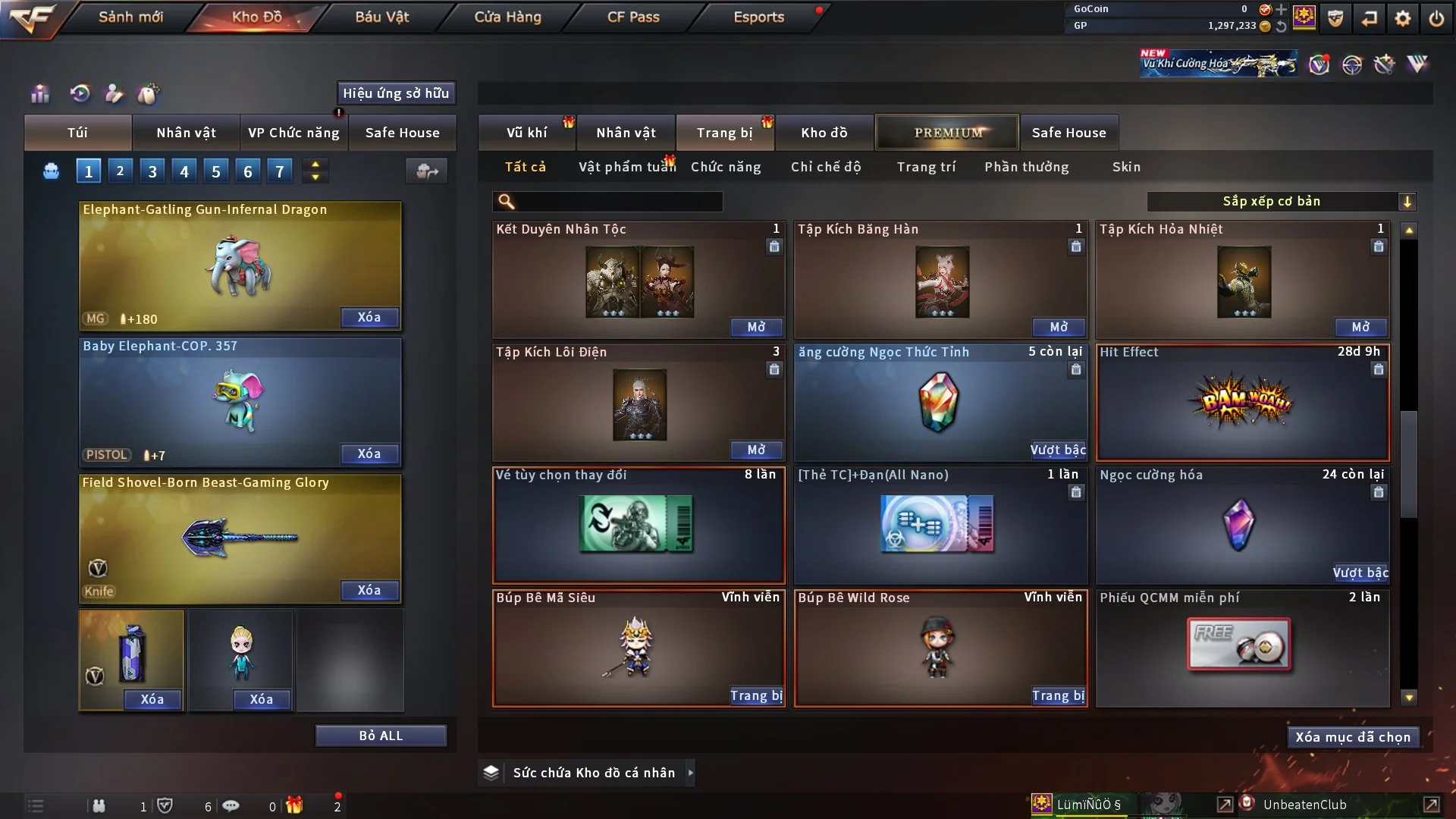Select the PREMIUM inventory tab
The image size is (1456, 819).
point(947,133)
